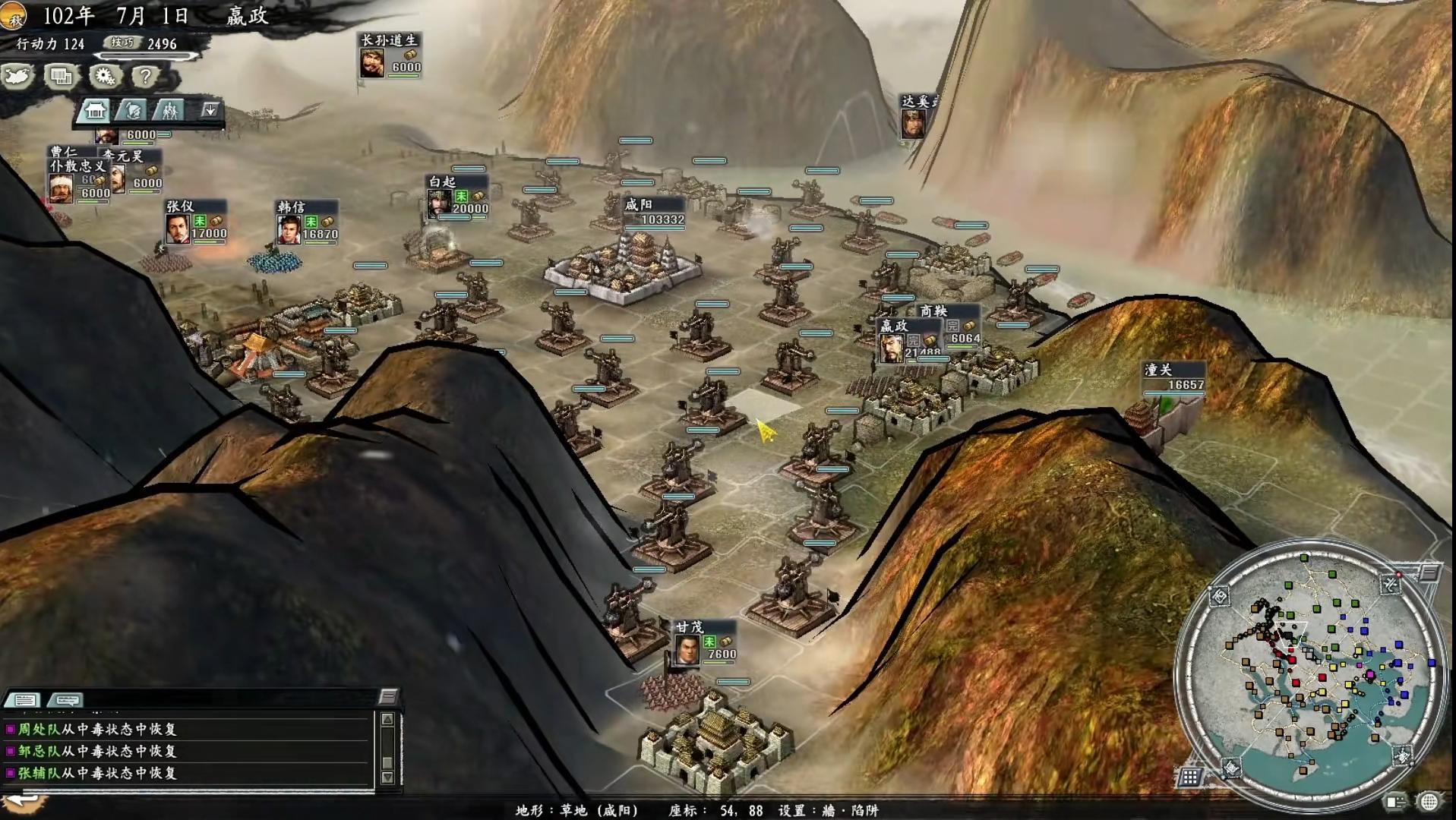The height and width of the screenshot is (820, 1456).
Task: Minimize the message log panel
Action: tap(388, 696)
